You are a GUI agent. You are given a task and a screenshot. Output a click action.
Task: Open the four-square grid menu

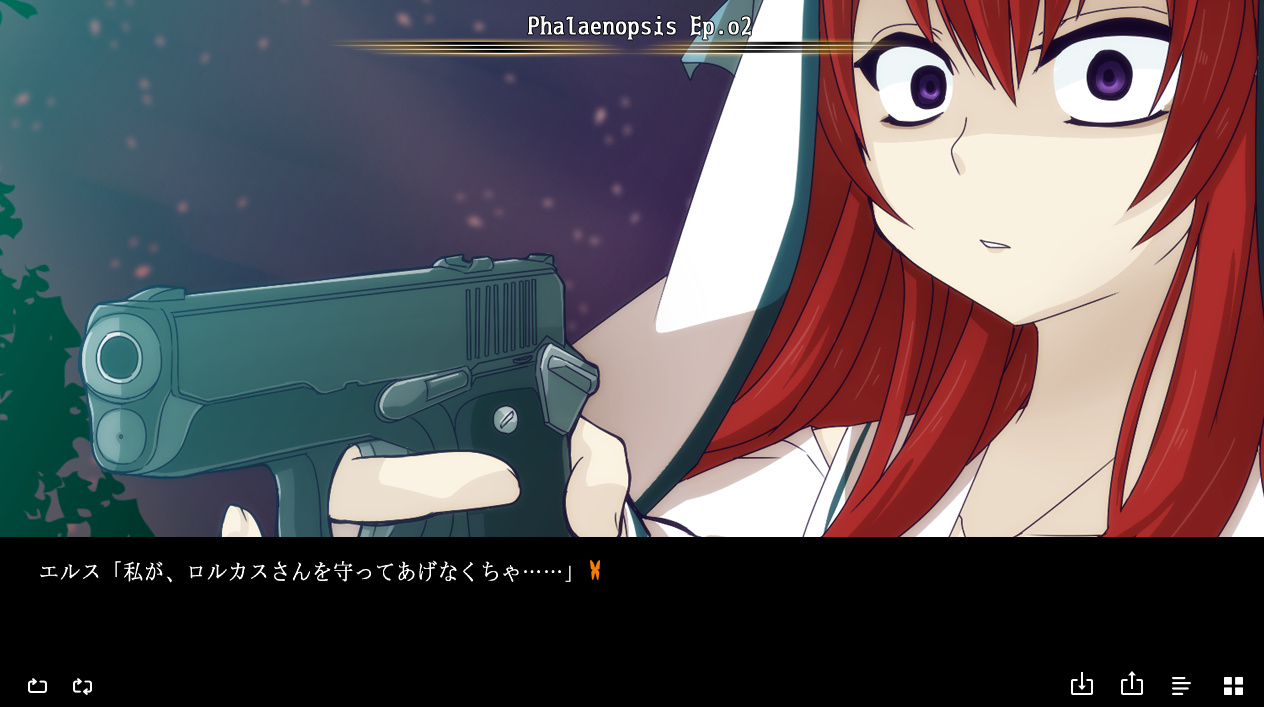(x=1233, y=686)
